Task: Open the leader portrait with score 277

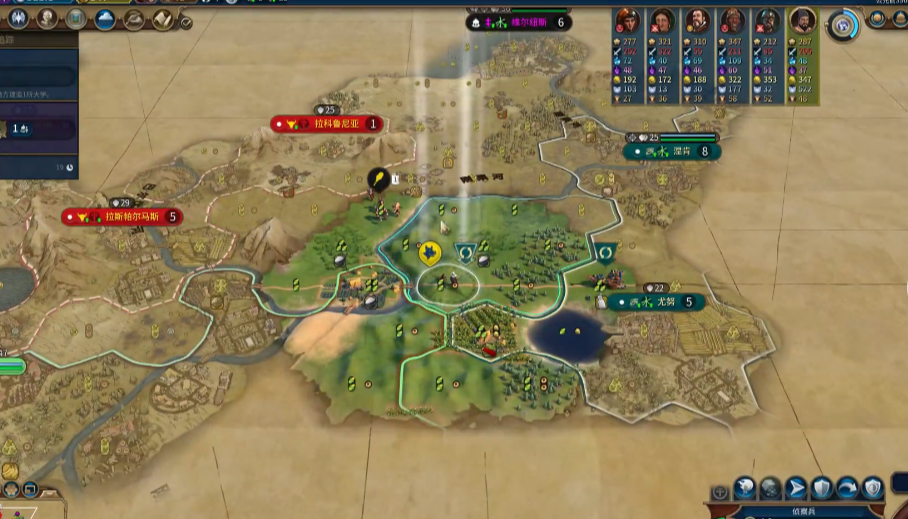Action: point(627,21)
